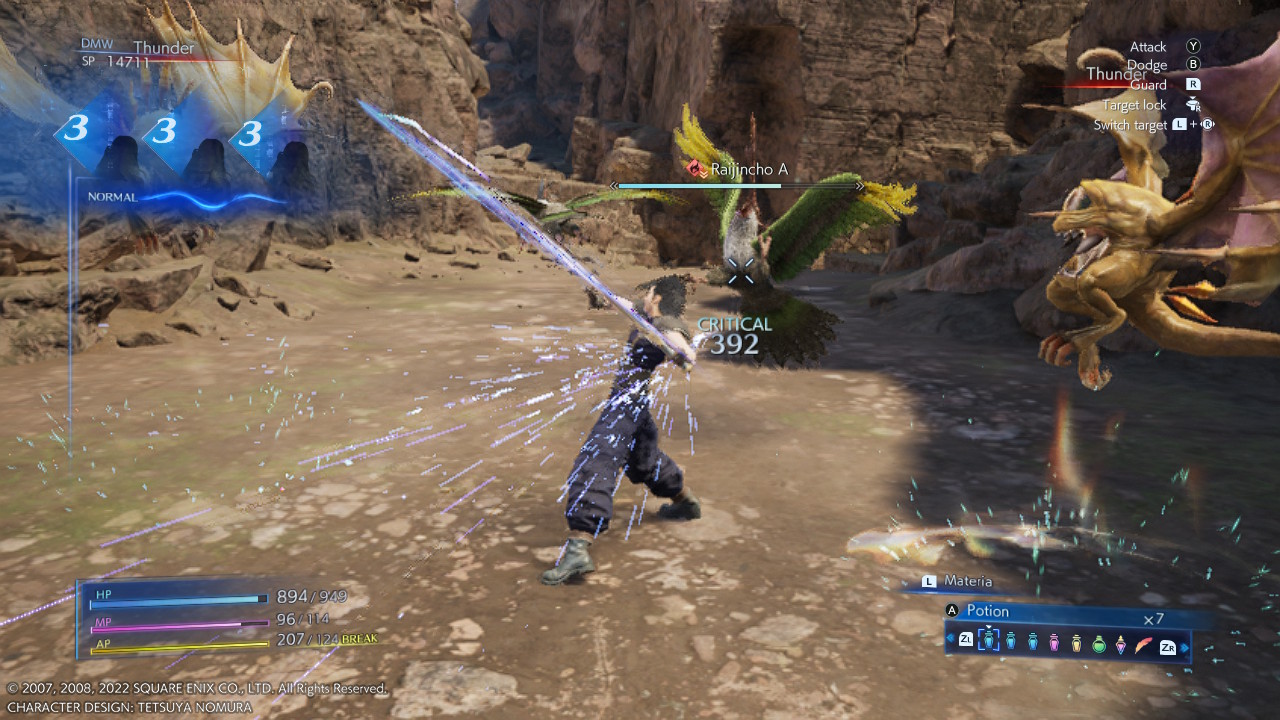Use the Potion command bar

pyautogui.click(x=1060, y=612)
